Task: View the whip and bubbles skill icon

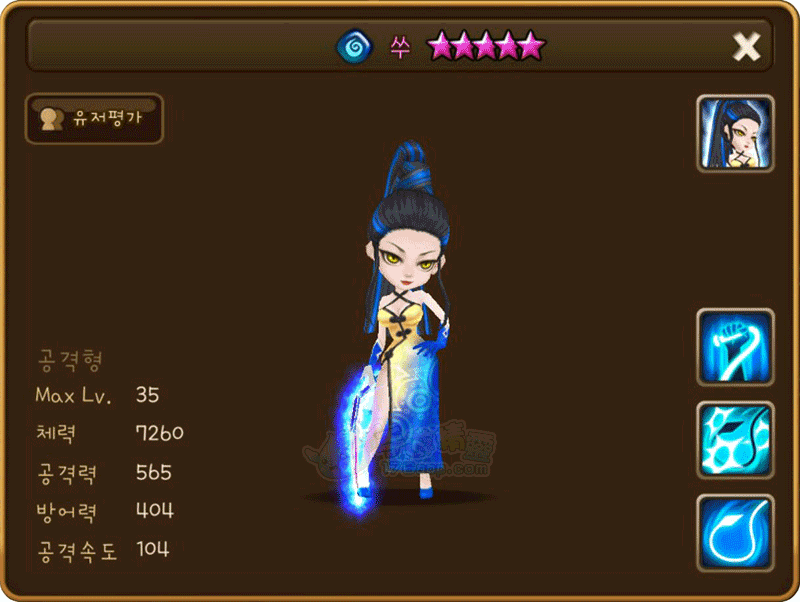Action: 735,440
